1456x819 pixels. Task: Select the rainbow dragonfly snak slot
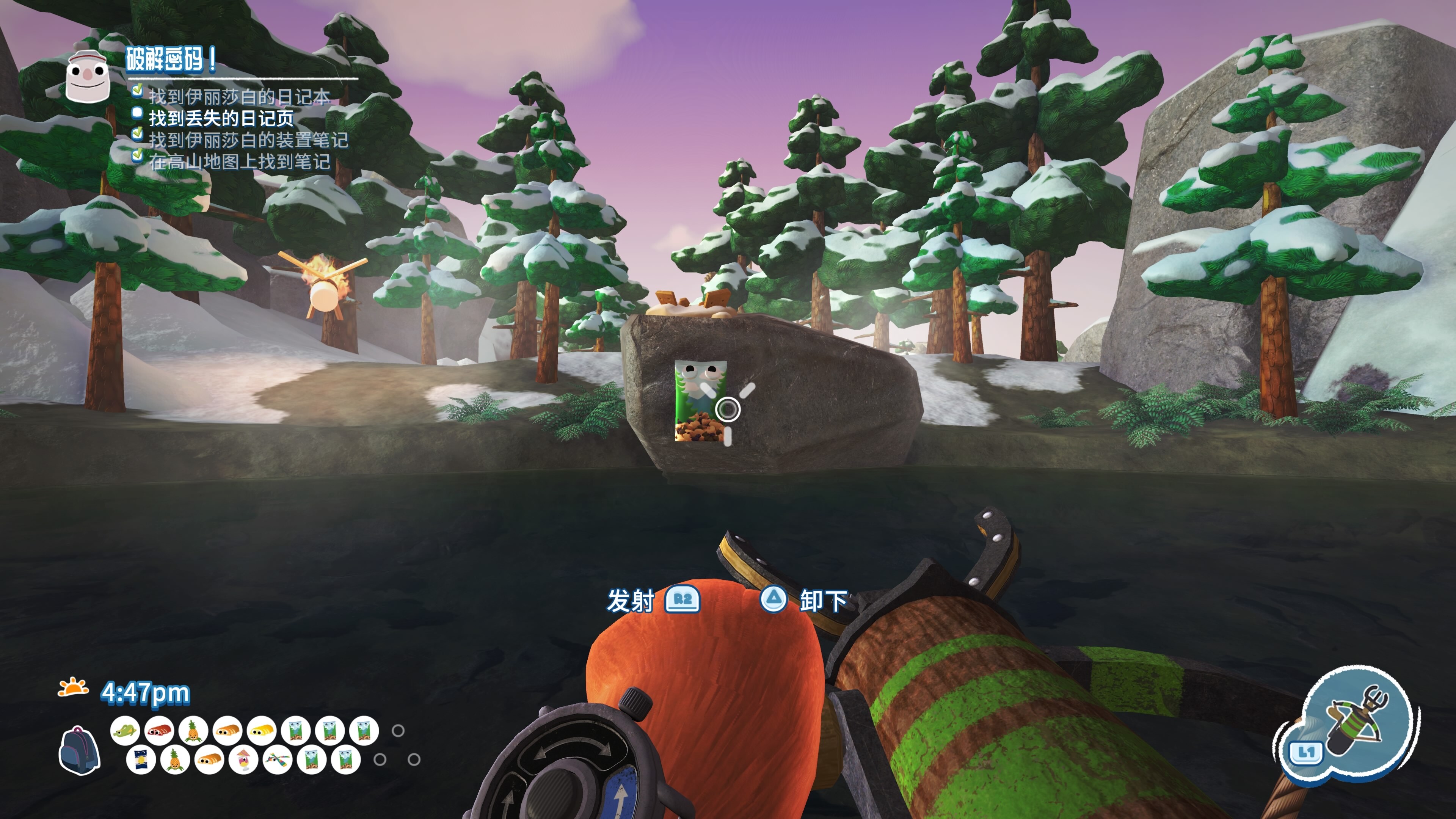click(277, 759)
